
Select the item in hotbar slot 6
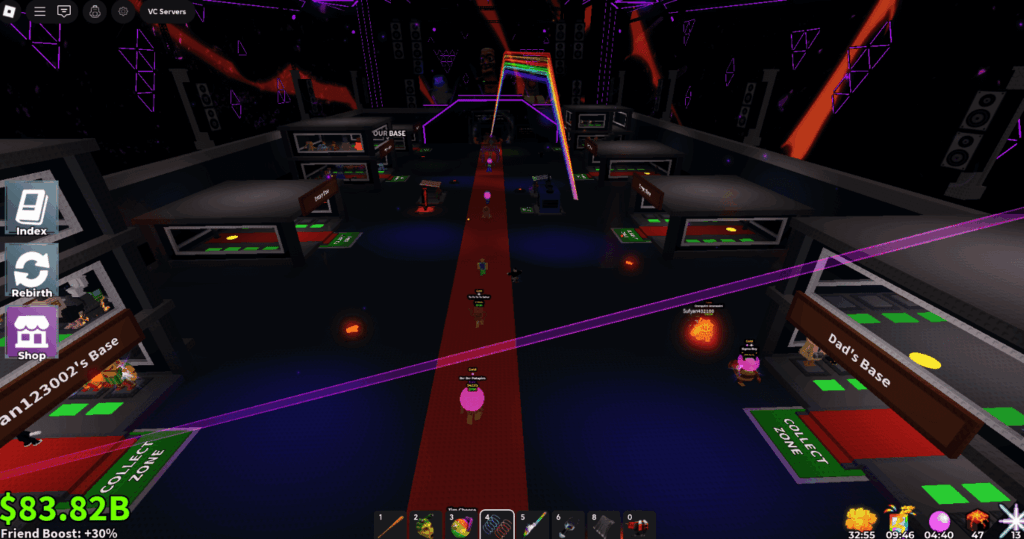(568, 524)
